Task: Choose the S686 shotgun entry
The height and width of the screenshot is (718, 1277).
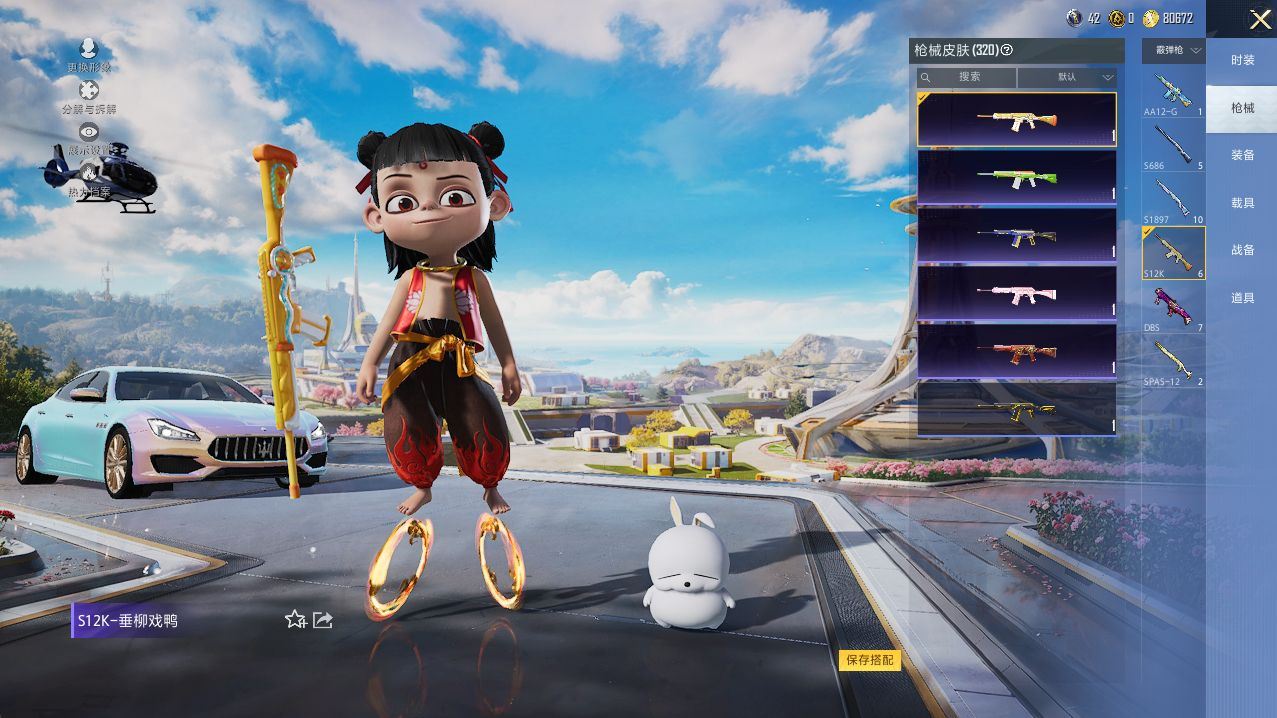Action: click(1173, 147)
